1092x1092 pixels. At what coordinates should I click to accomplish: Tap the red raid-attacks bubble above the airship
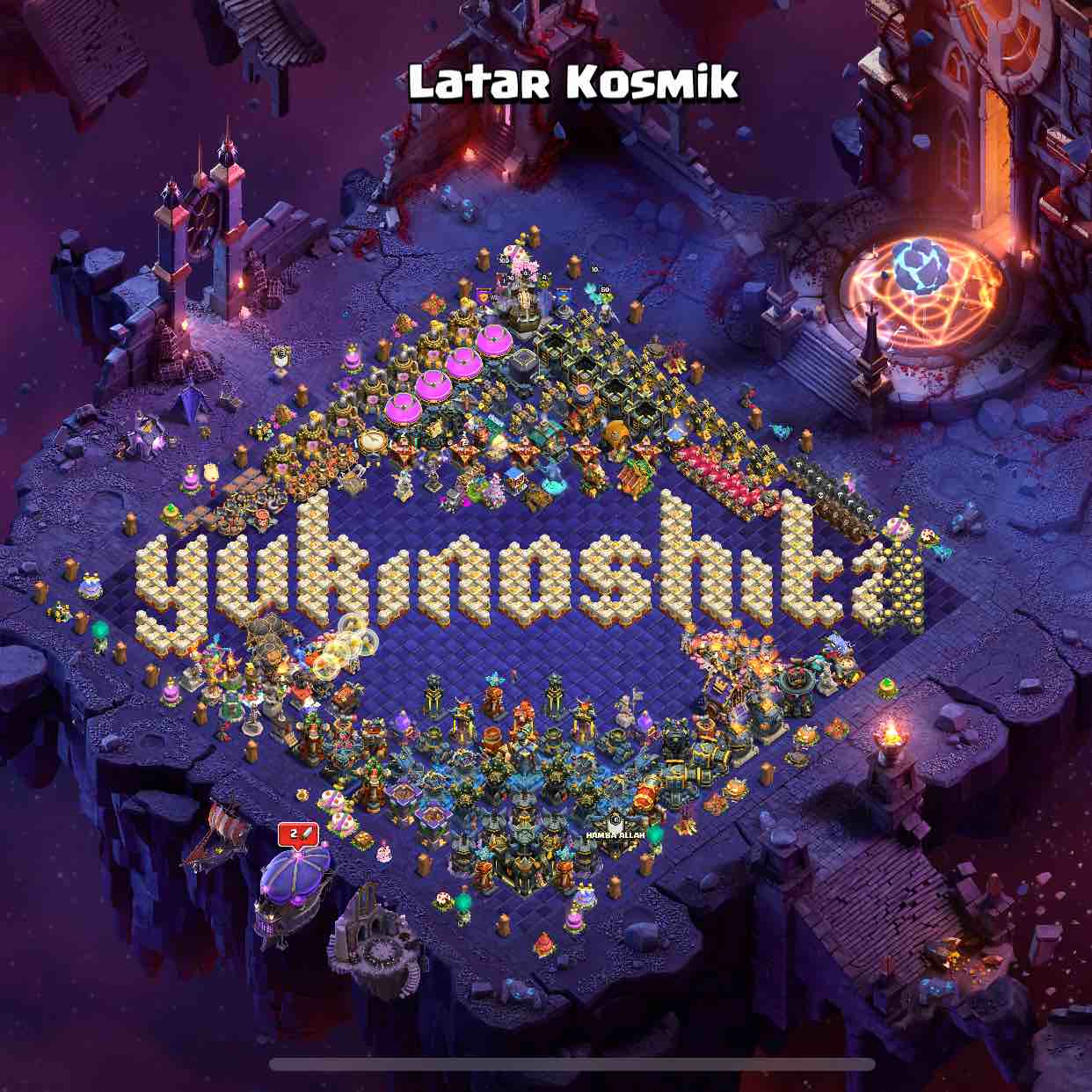coord(298,834)
